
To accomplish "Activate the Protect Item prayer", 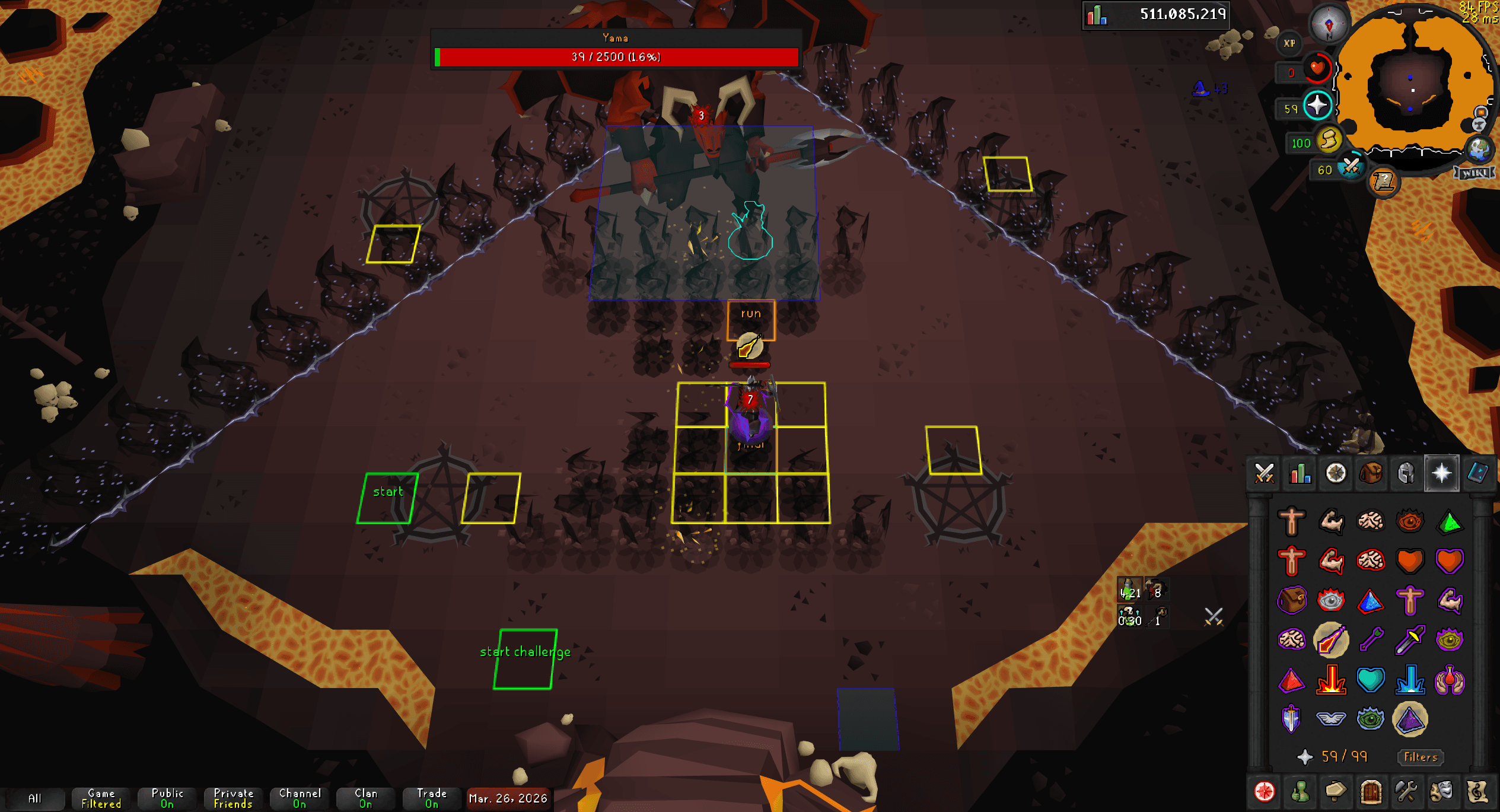I will [1291, 600].
